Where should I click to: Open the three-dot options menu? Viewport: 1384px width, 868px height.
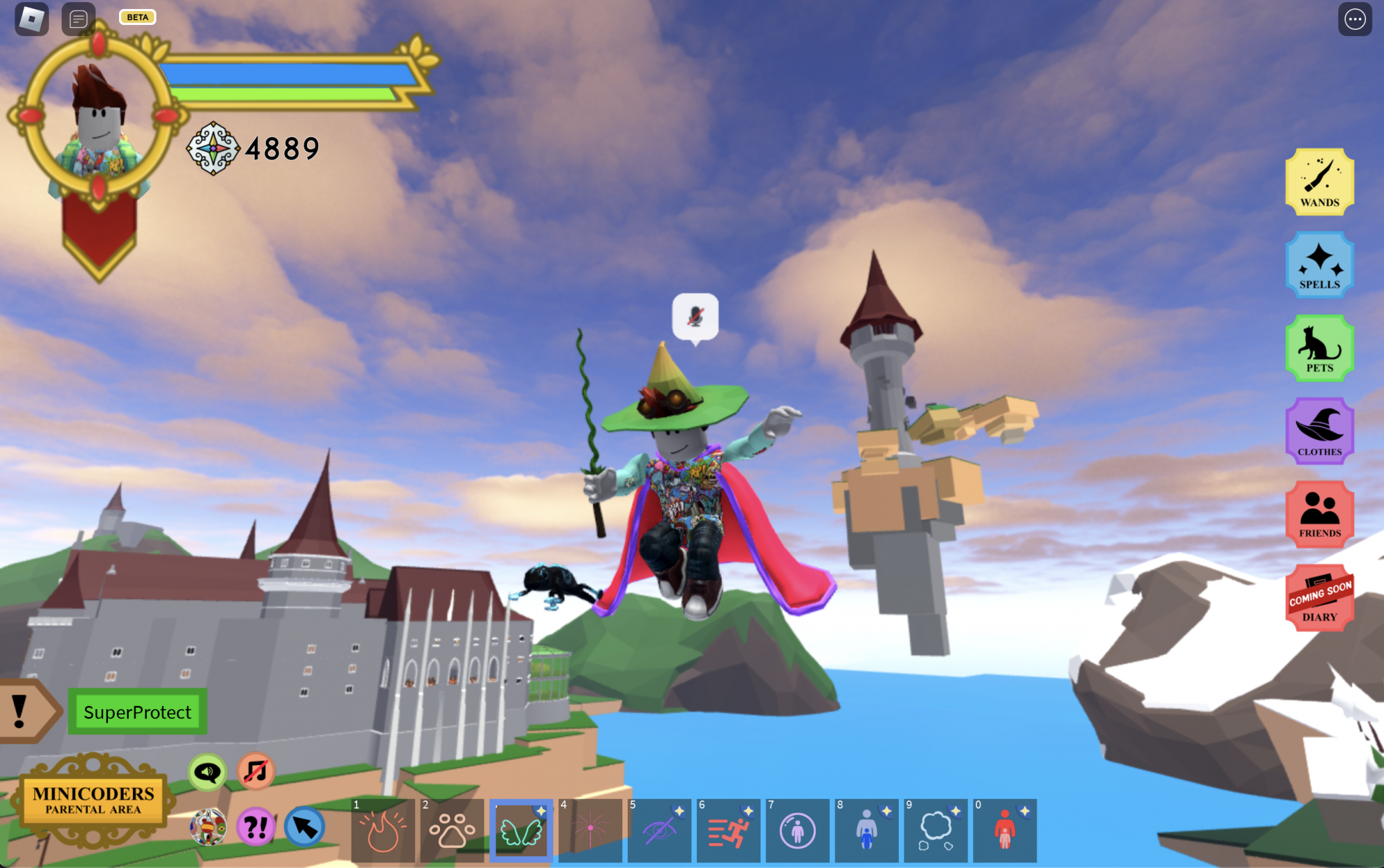coord(1354,19)
